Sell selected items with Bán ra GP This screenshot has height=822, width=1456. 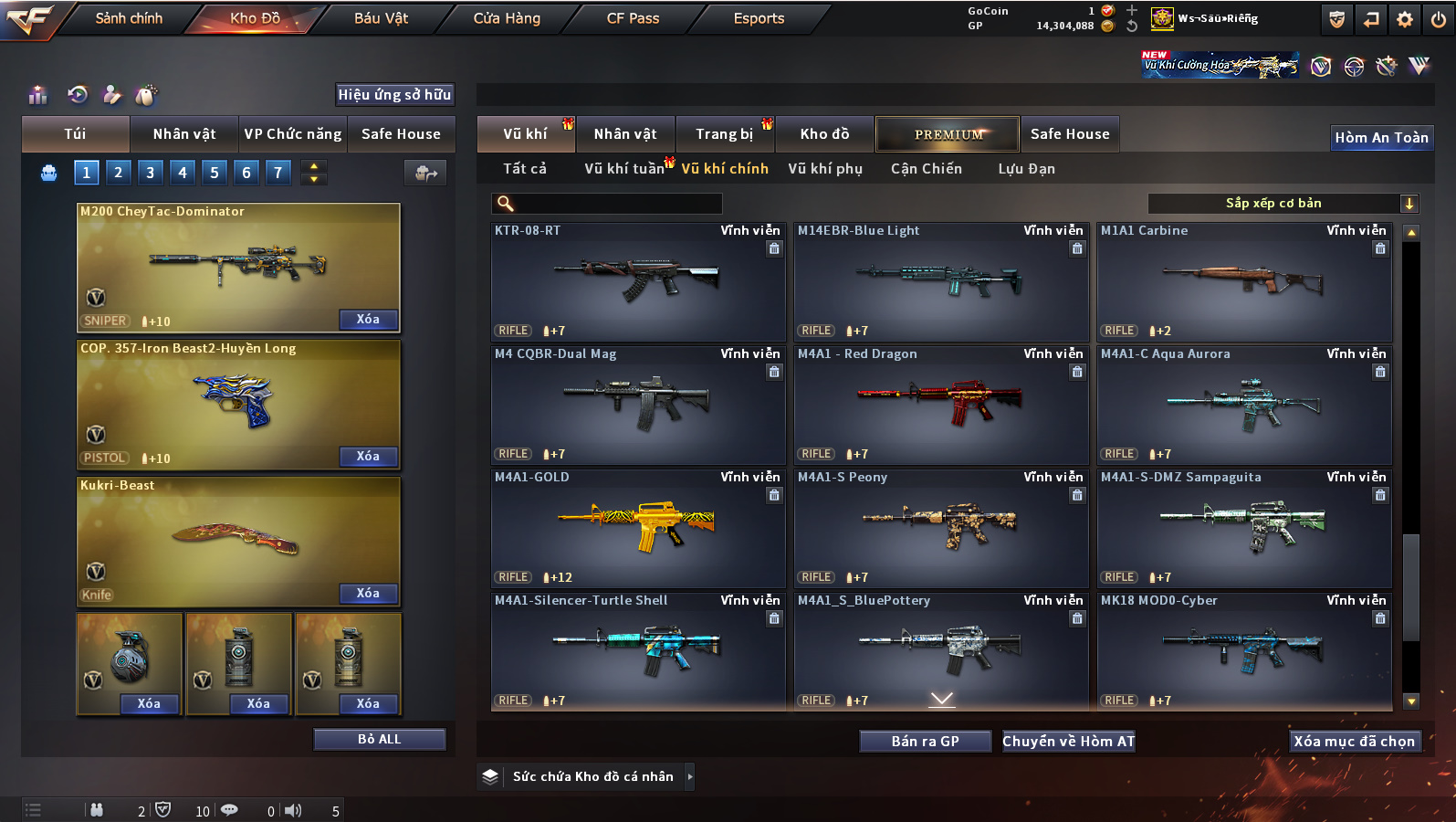click(925, 742)
